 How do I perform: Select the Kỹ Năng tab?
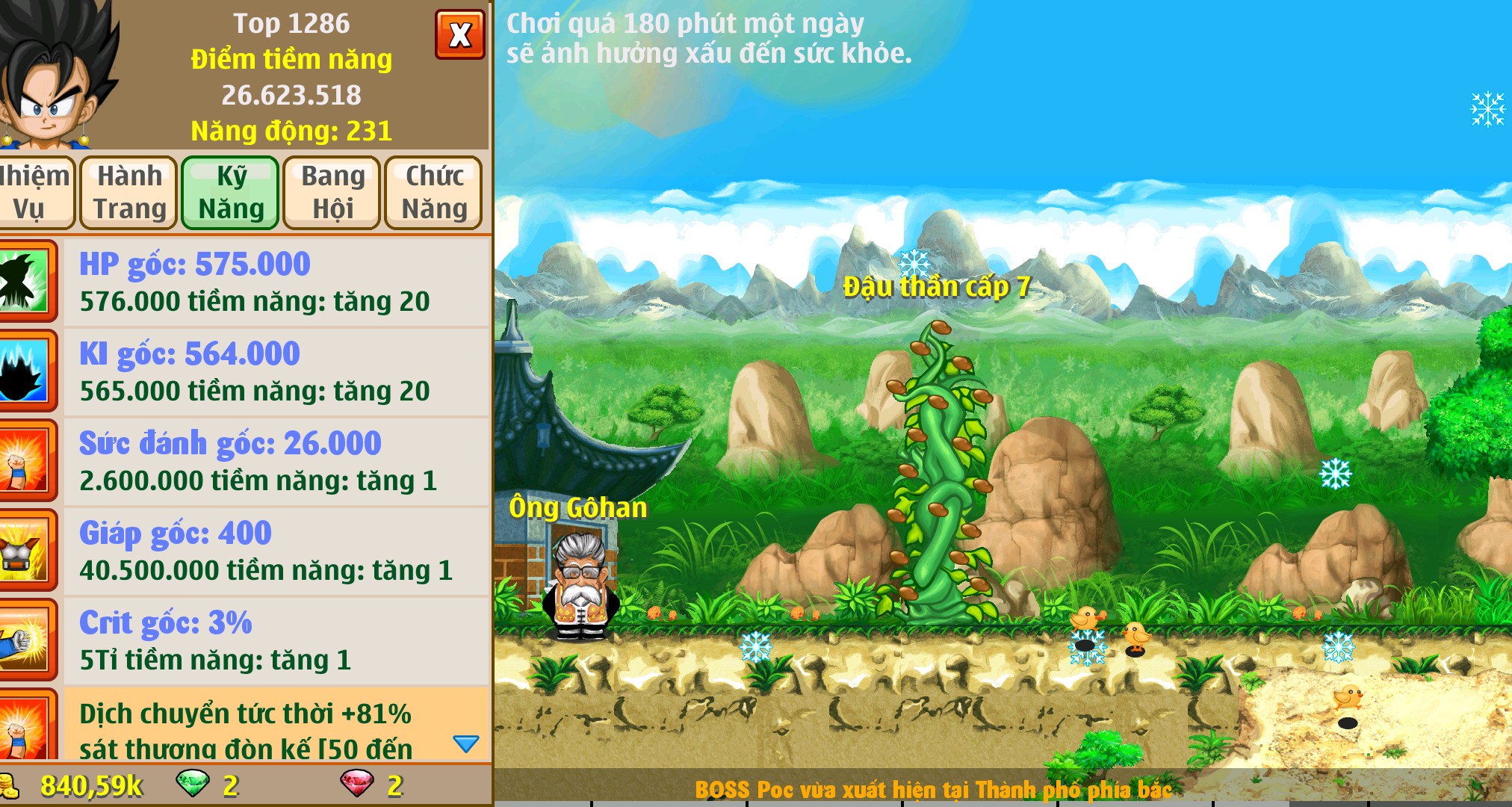231,192
